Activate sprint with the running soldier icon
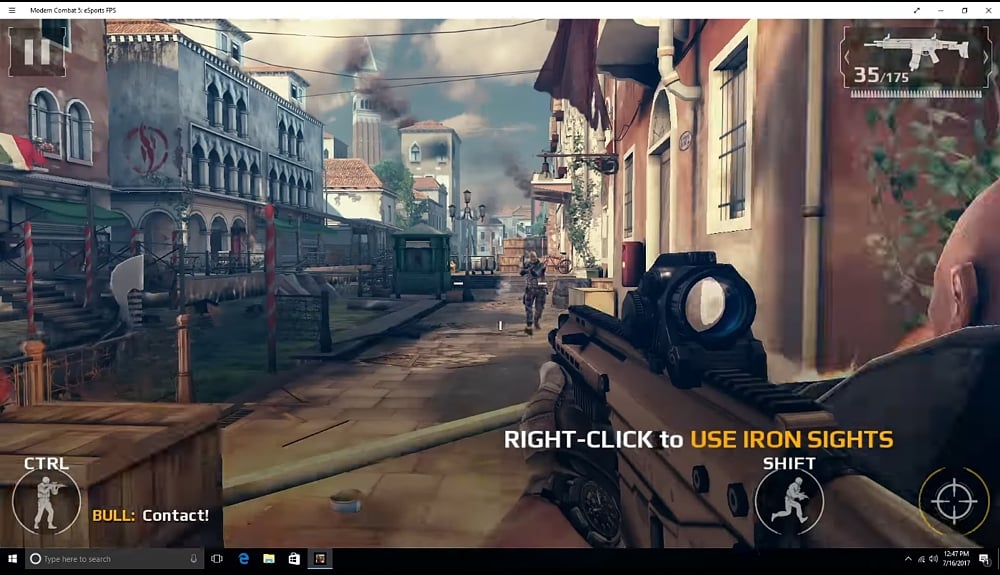Screen dimensions: 1000x575 tap(789, 500)
